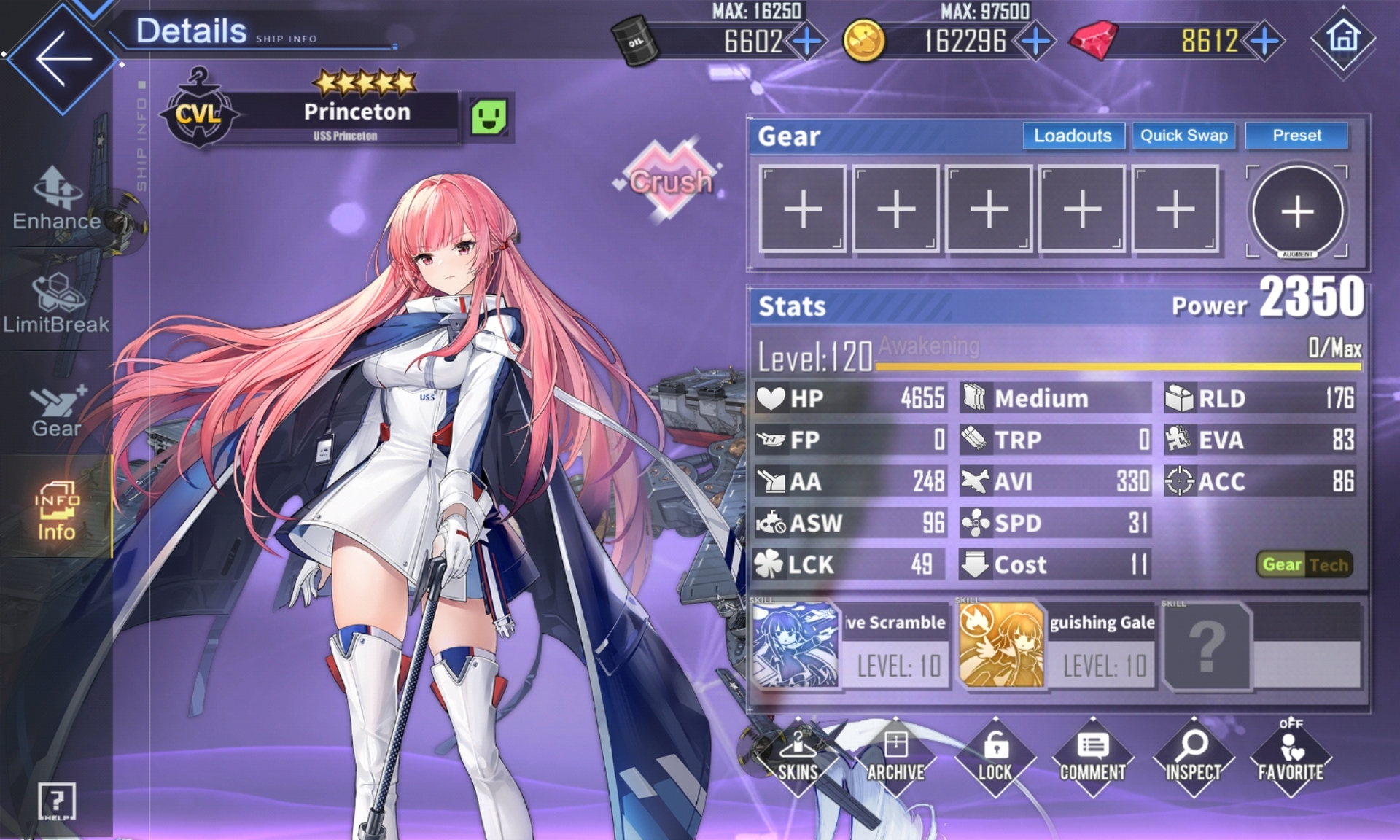Image resolution: width=1400 pixels, height=840 pixels.
Task: Open the Help question mark button
Action: tap(56, 802)
